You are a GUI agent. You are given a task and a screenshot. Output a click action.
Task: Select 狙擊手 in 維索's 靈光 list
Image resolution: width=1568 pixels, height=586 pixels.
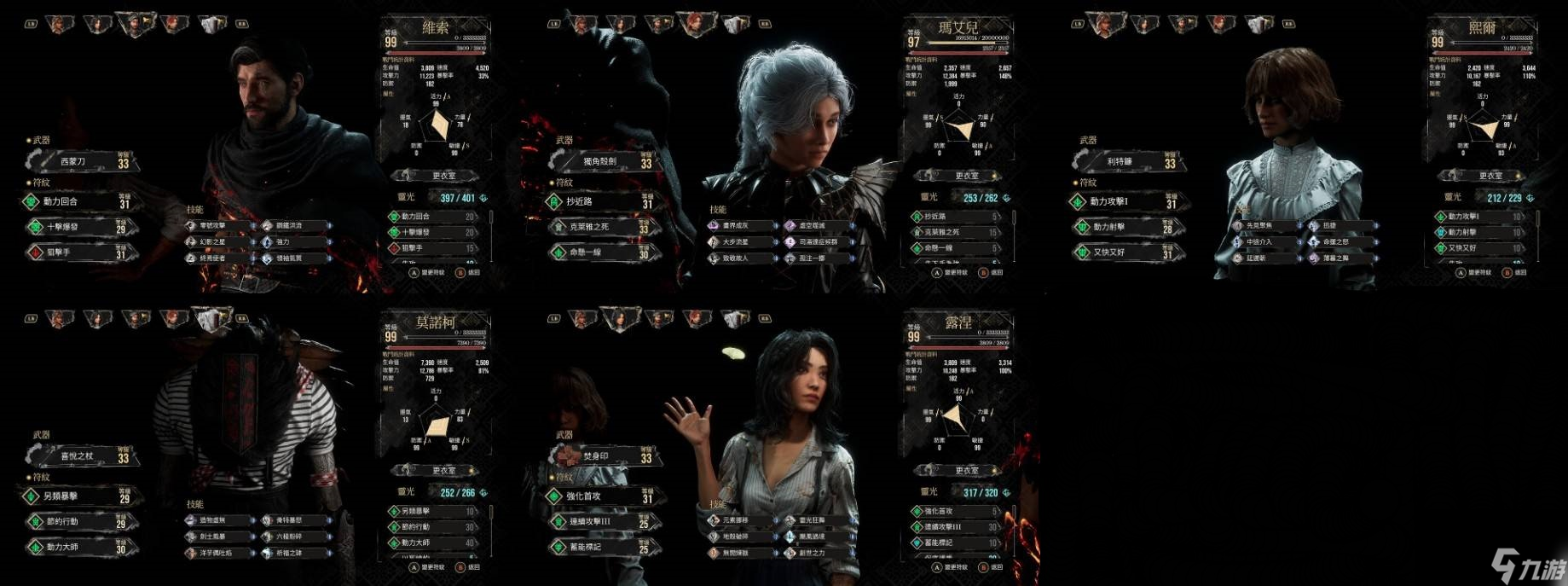pyautogui.click(x=435, y=248)
